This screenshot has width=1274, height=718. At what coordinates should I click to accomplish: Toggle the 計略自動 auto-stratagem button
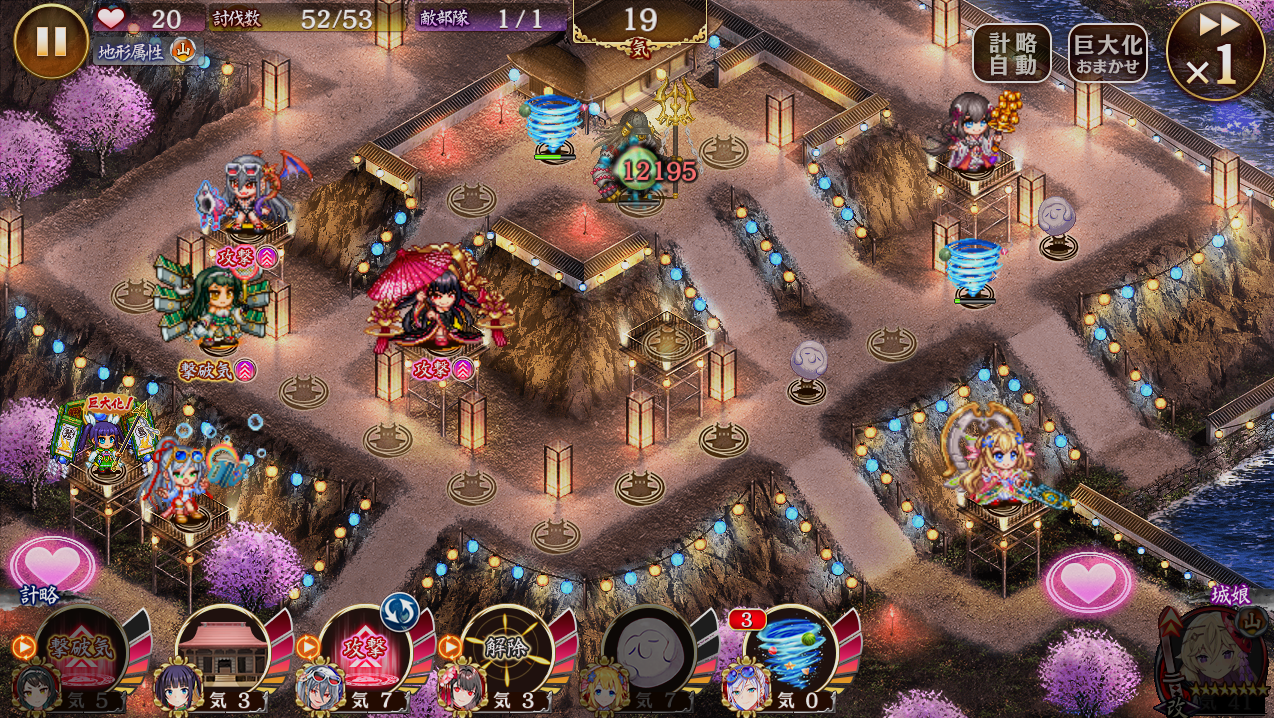coord(1011,52)
